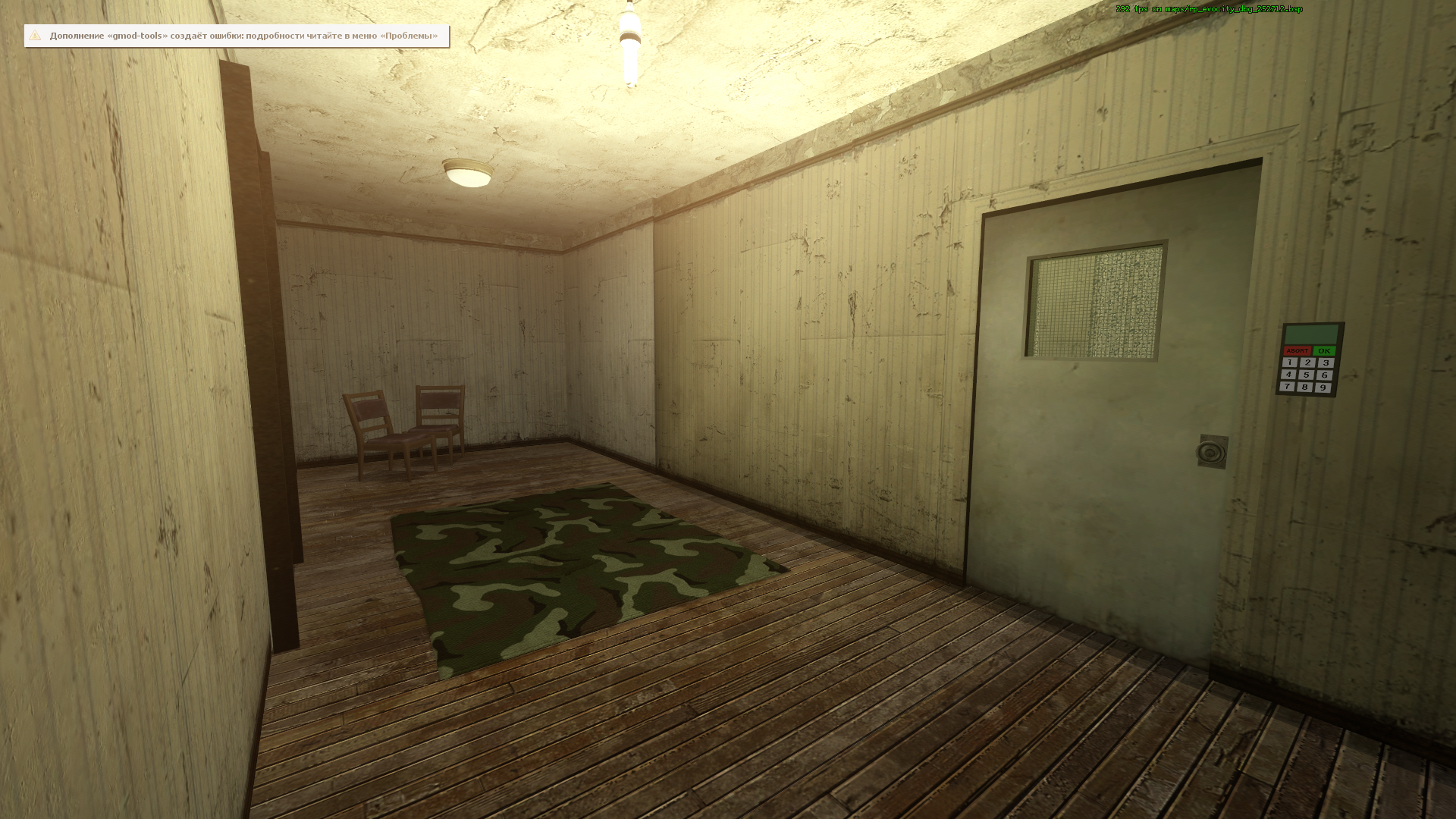1456x819 pixels.
Task: Click the warning triangle icon in the notification
Action: [35, 35]
